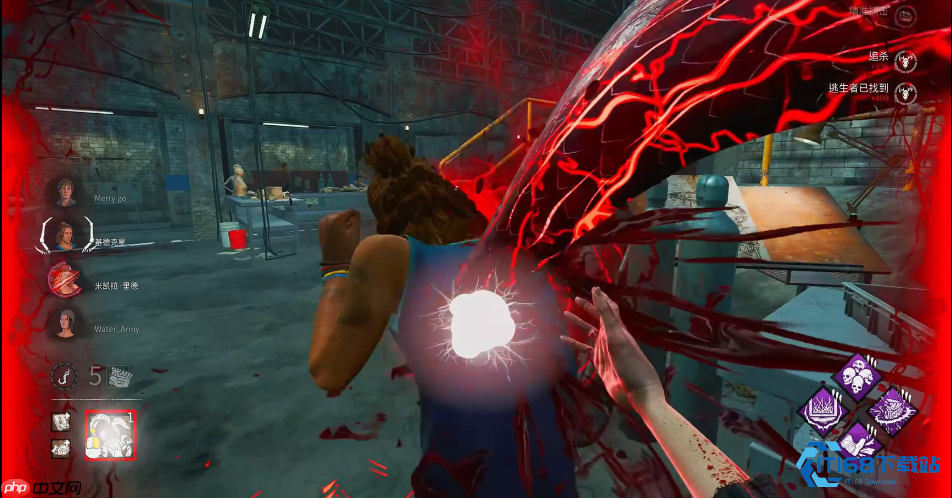This screenshot has height=498, width=952.
Task: Click the 逃生者已找到 score event icon
Action: coord(906,93)
